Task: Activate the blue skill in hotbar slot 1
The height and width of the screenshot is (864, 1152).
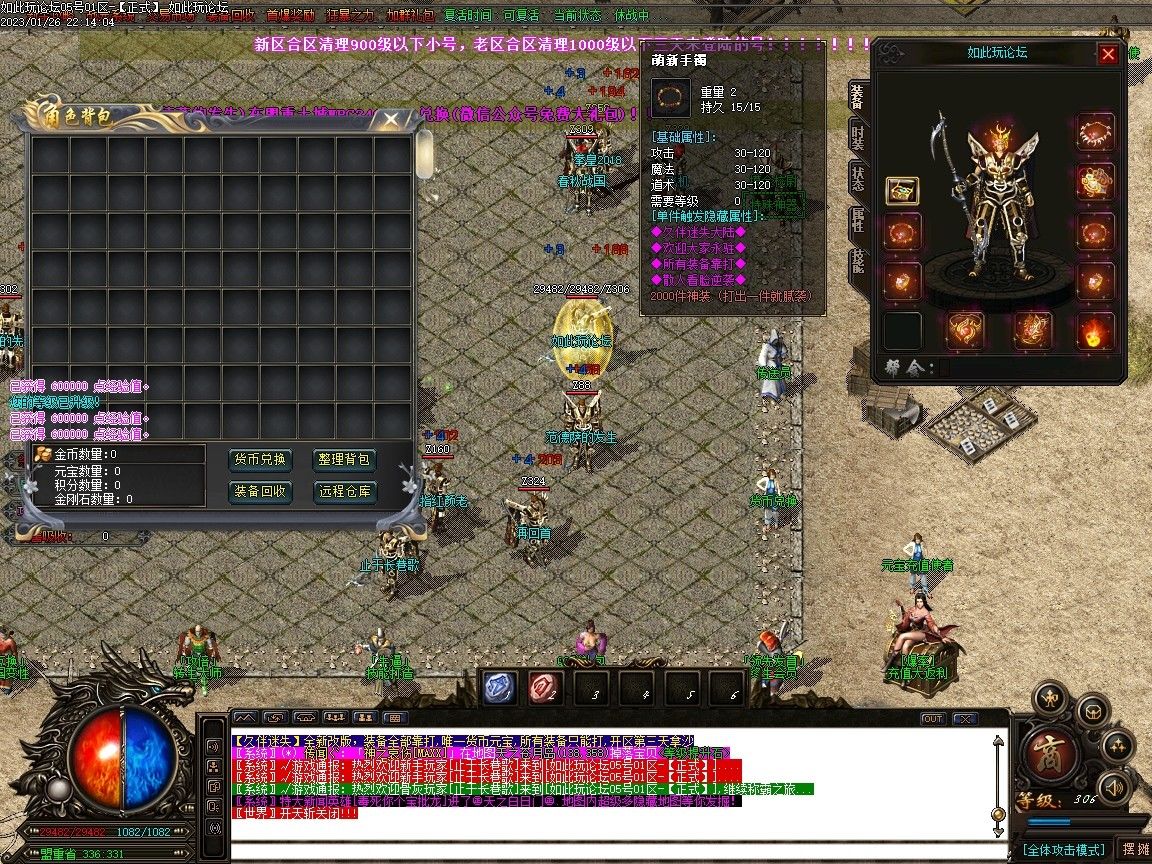Action: coord(499,687)
